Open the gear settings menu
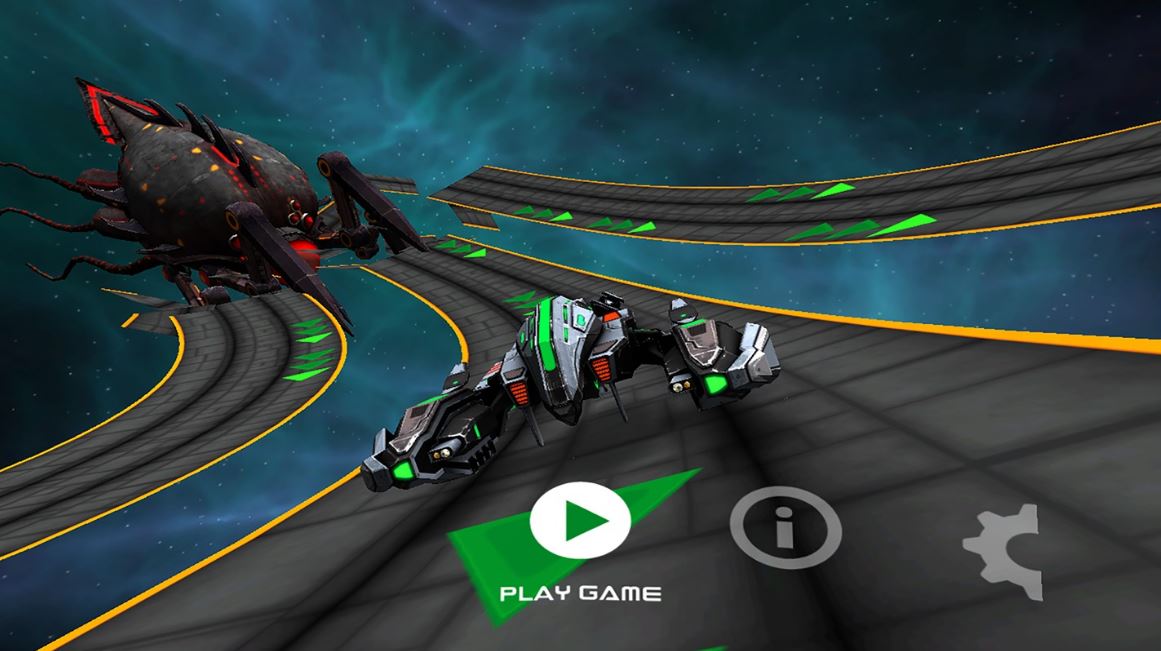This screenshot has height=651, width=1161. click(x=1003, y=551)
